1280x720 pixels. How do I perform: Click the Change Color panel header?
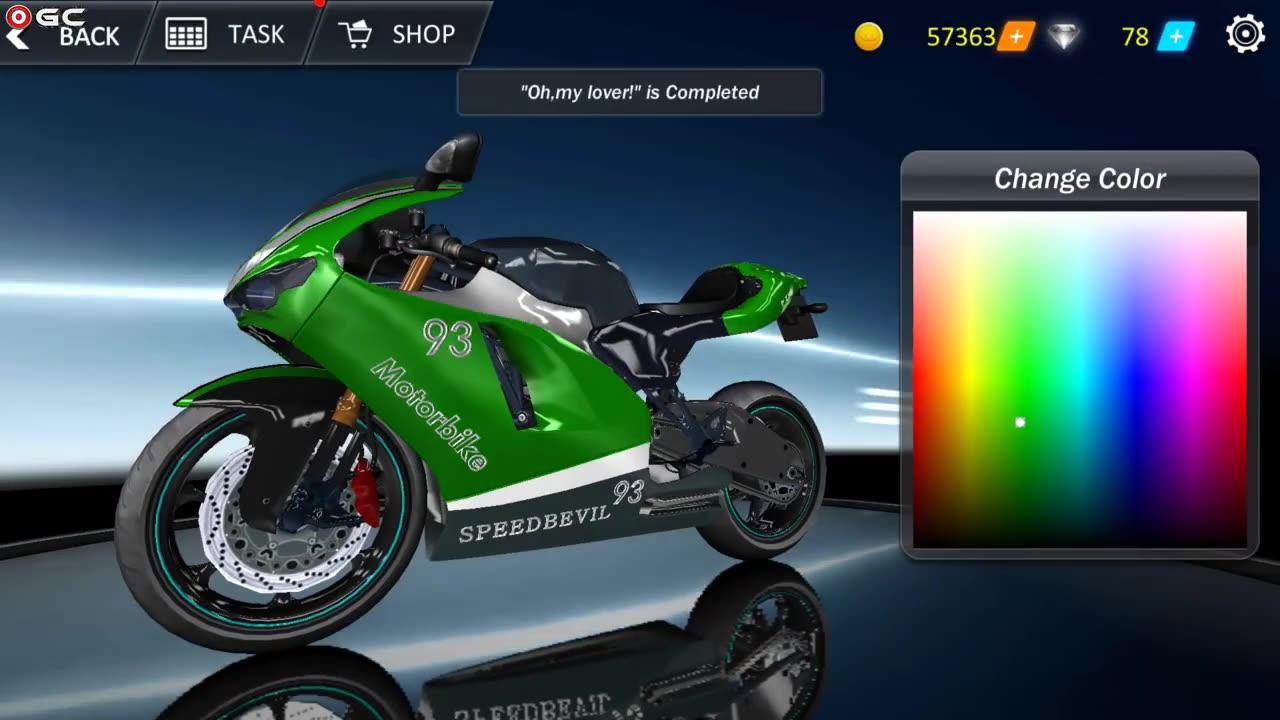[x=1079, y=179]
